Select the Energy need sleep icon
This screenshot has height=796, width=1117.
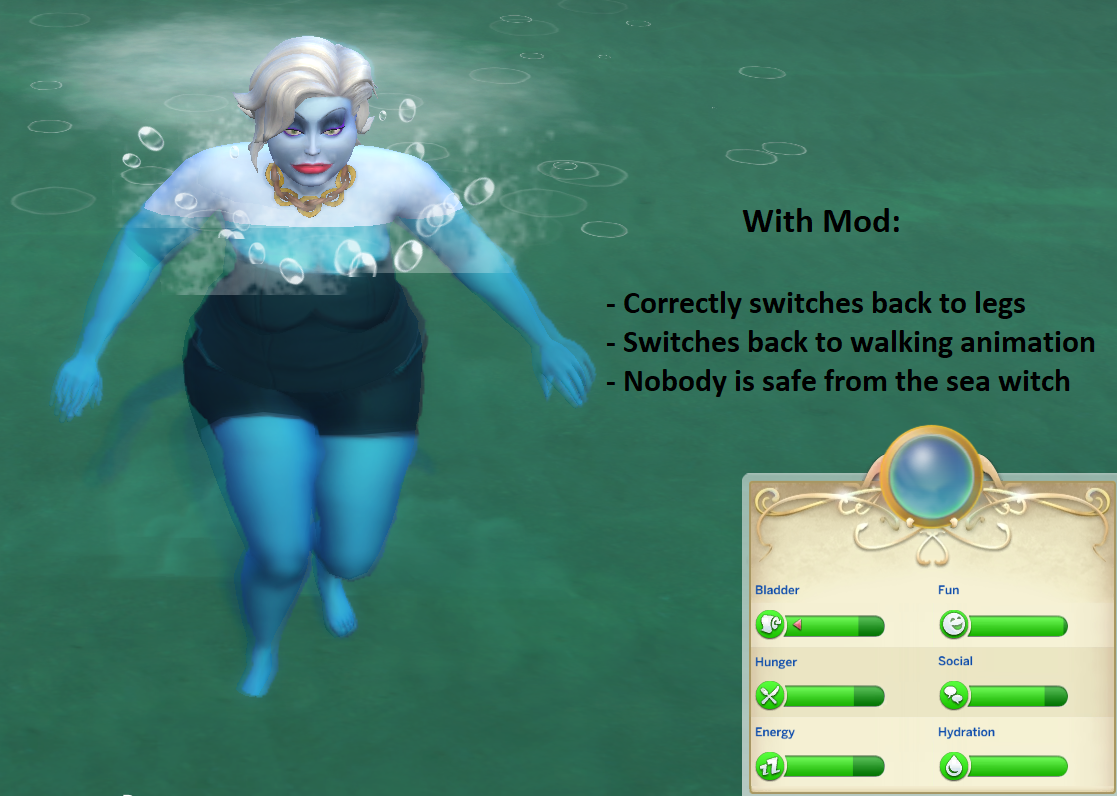coord(770,767)
